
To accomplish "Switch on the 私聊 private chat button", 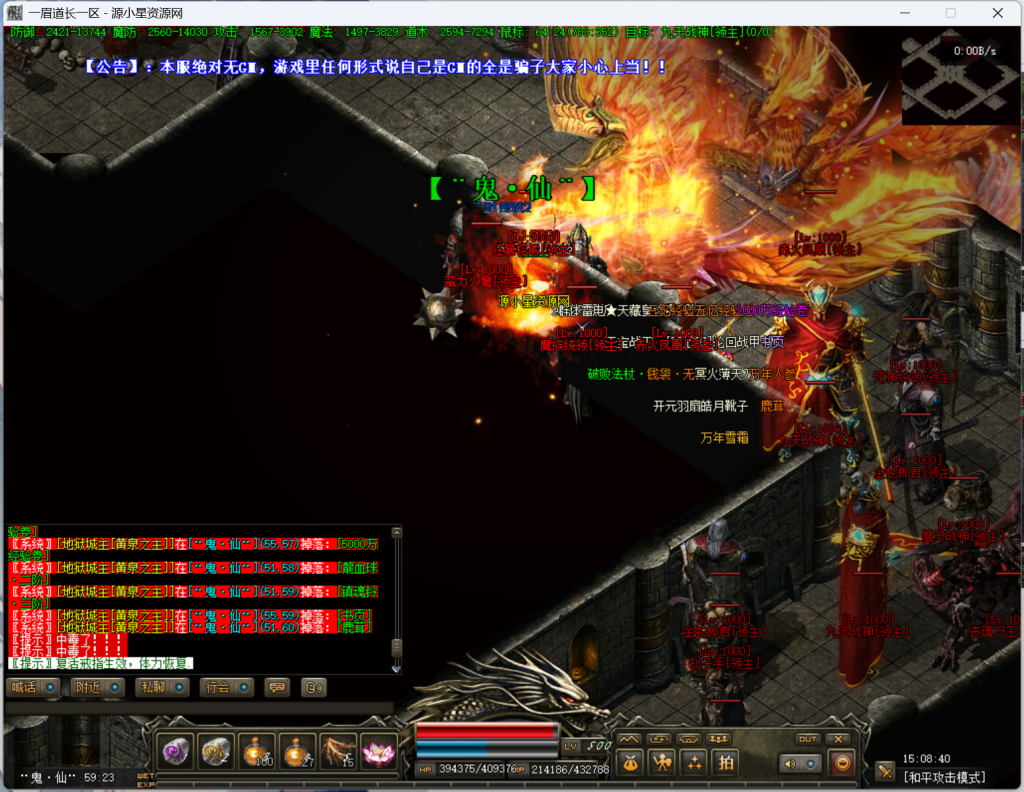I will (163, 687).
